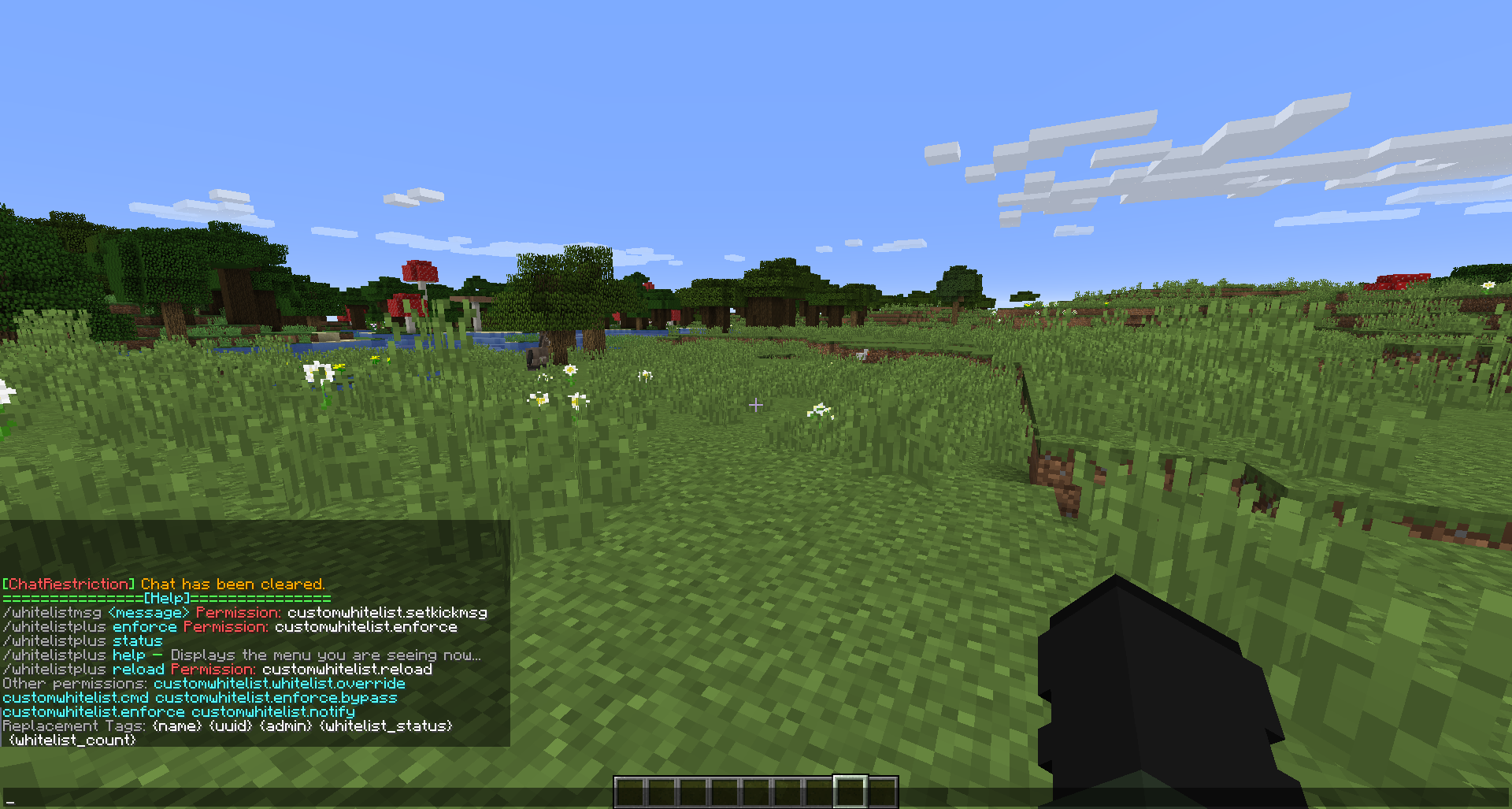Select the first hotbar slot
The height and width of the screenshot is (809, 1512).
pyautogui.click(x=630, y=792)
